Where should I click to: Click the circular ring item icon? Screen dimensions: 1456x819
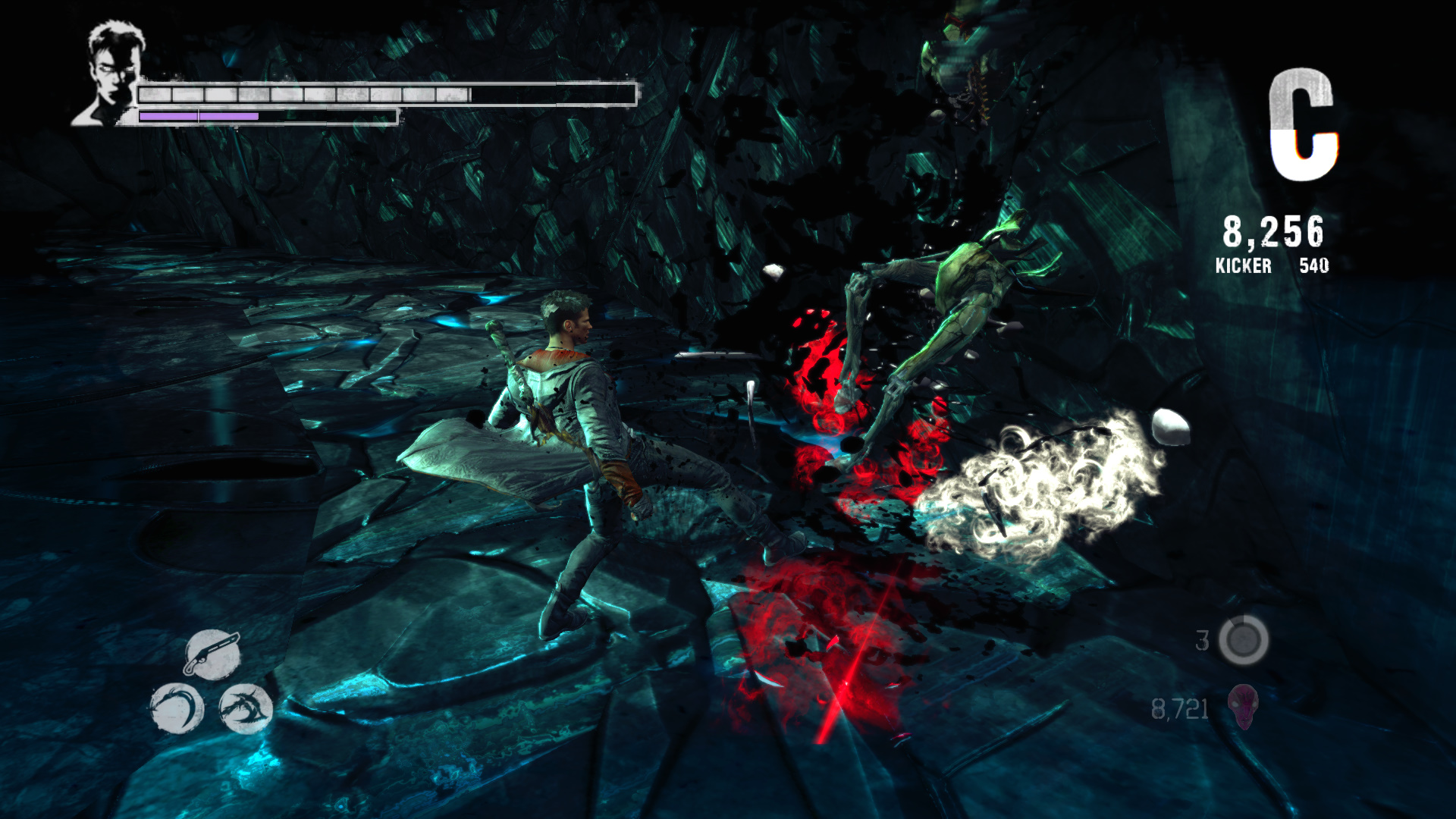1243,640
